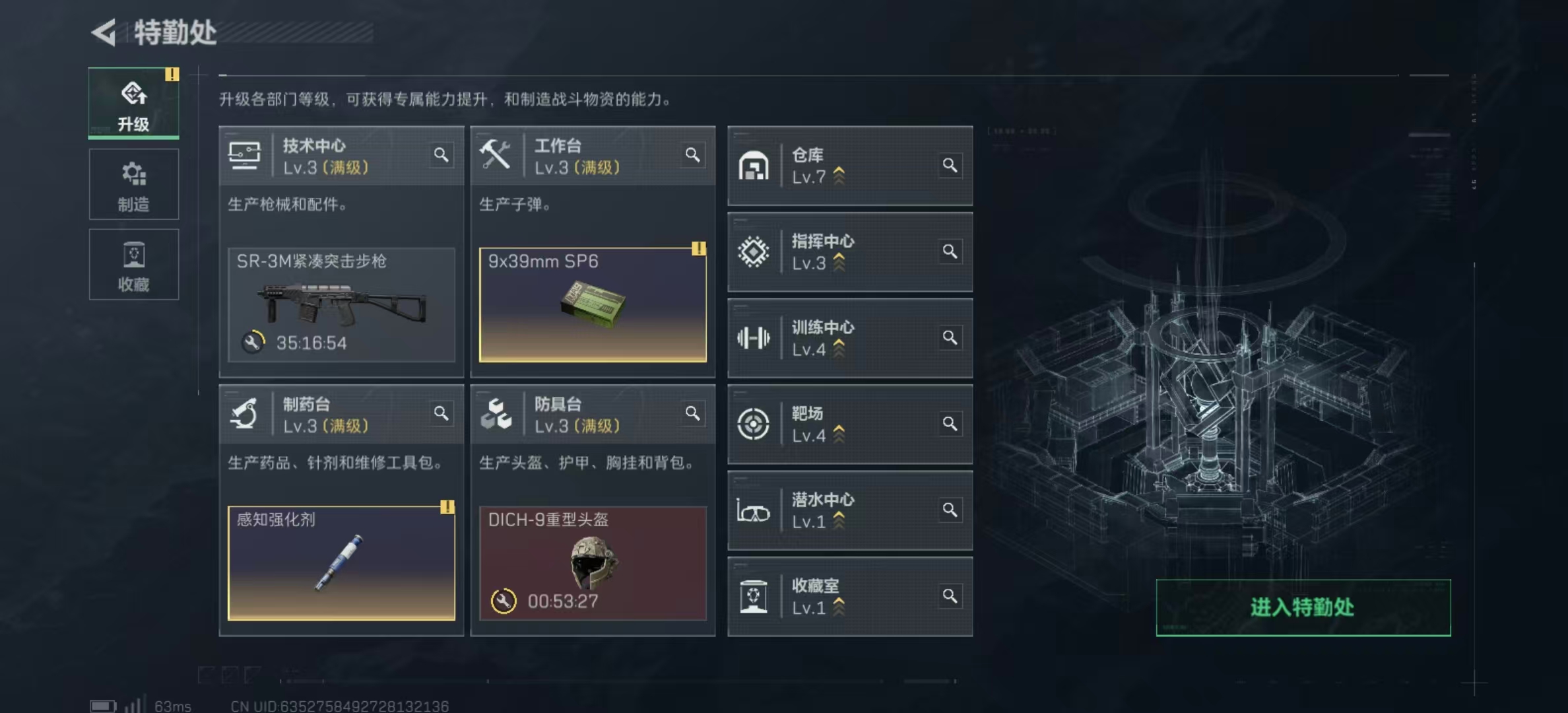Open magnifier details for 仓库

click(950, 166)
